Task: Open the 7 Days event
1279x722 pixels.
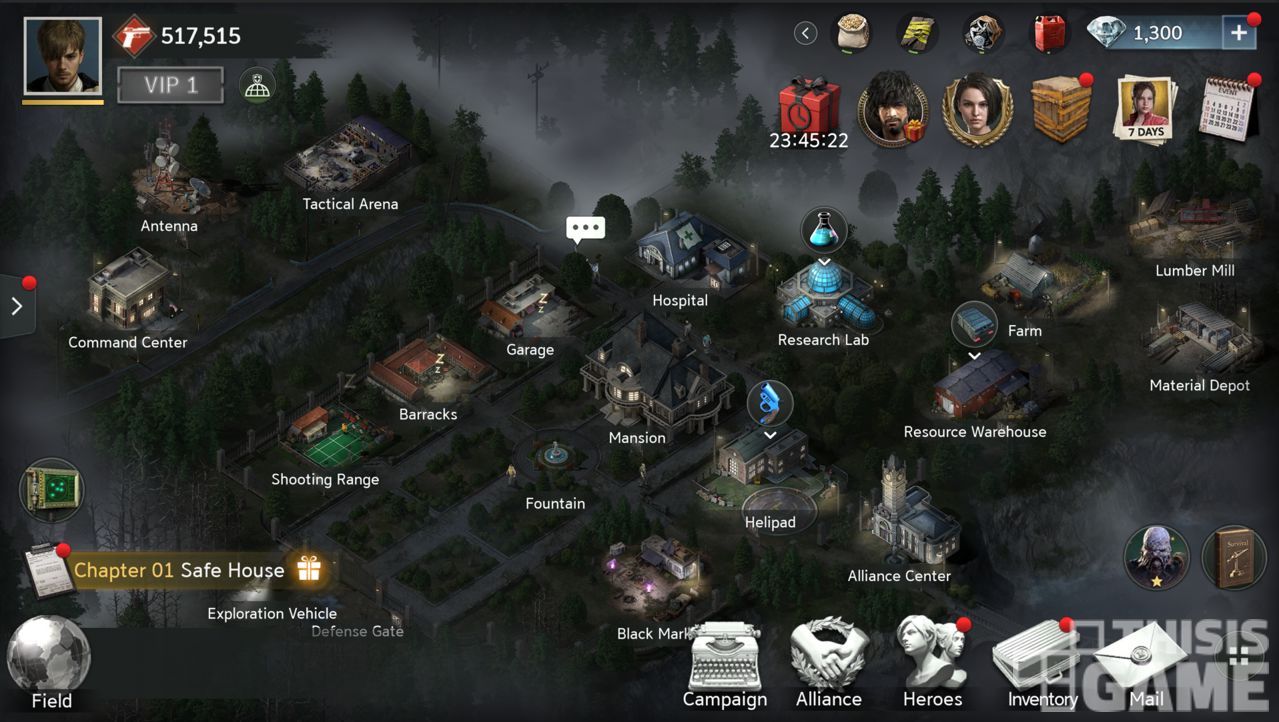Action: [x=1144, y=110]
